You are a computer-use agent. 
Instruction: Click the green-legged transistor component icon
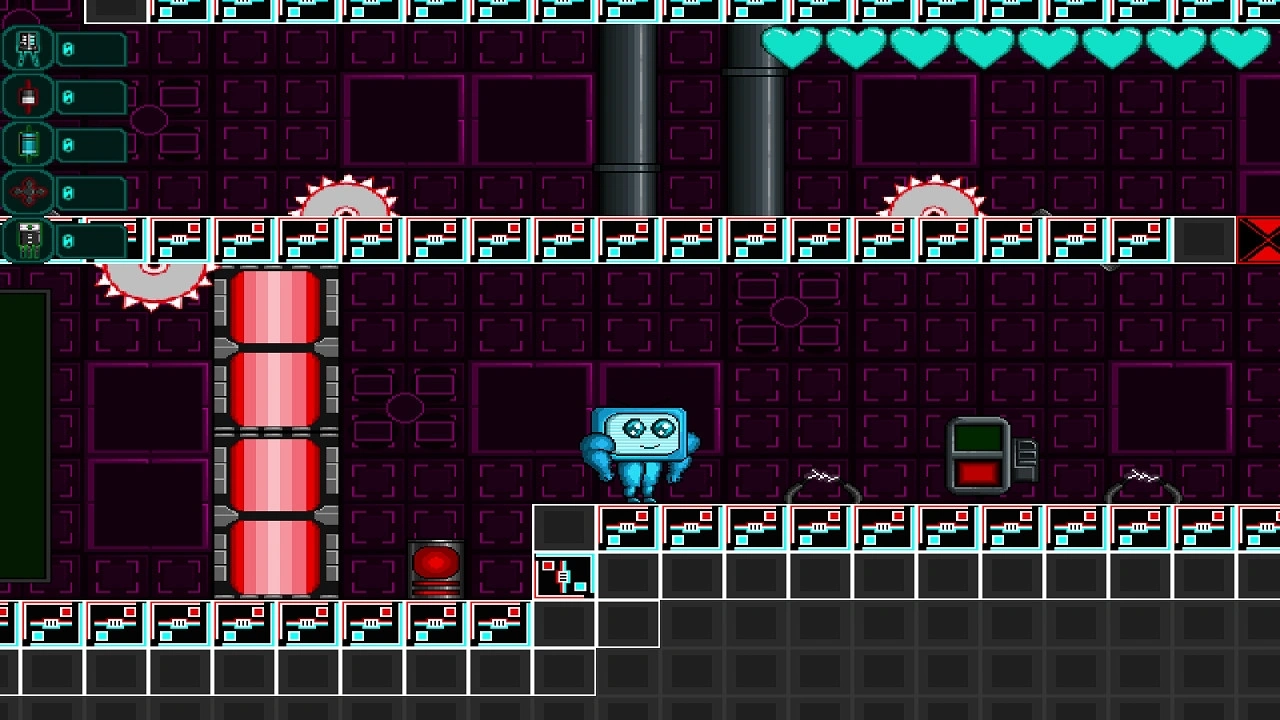click(x=28, y=240)
